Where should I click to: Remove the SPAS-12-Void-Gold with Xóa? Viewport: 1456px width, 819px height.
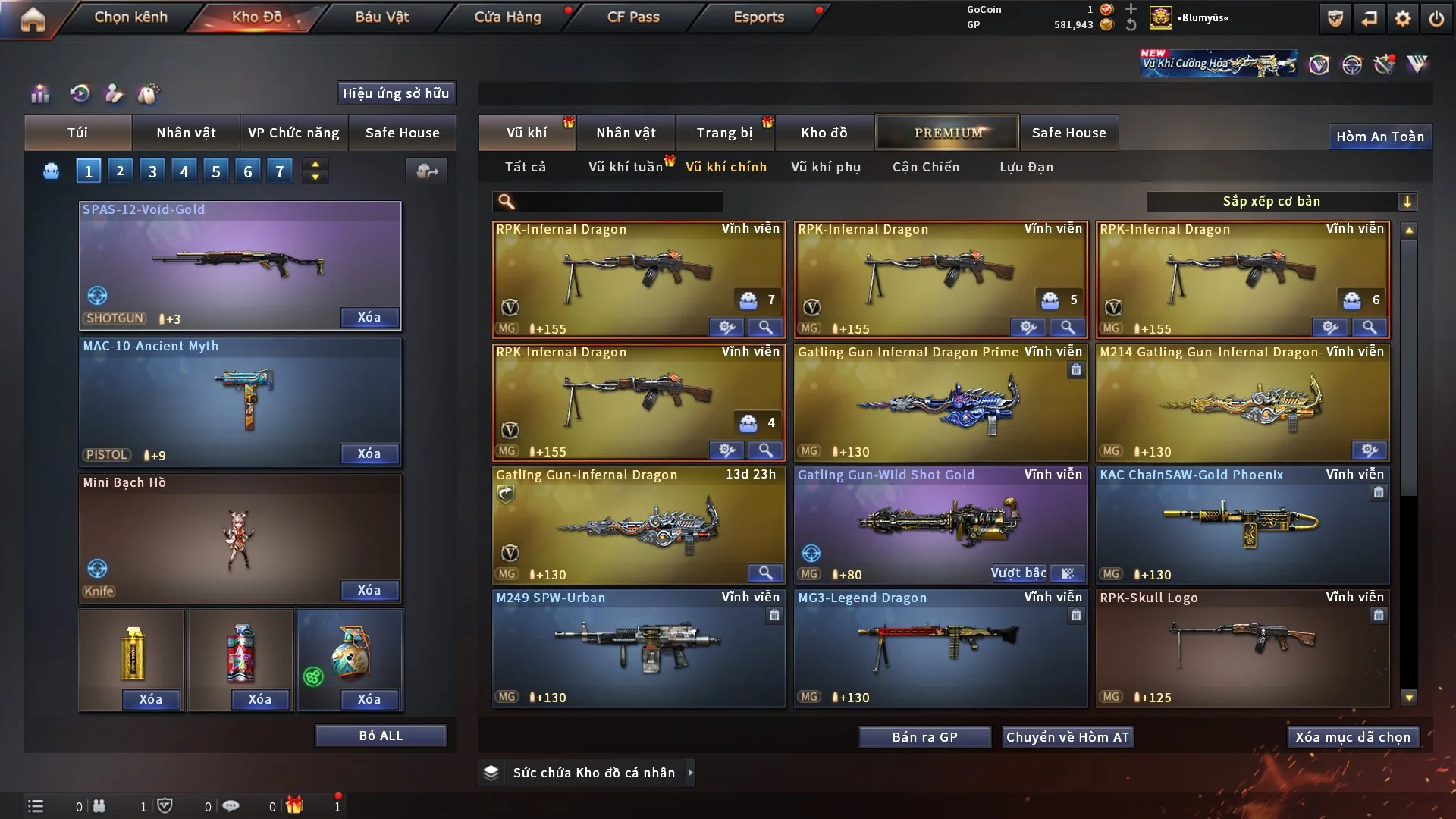tap(369, 317)
